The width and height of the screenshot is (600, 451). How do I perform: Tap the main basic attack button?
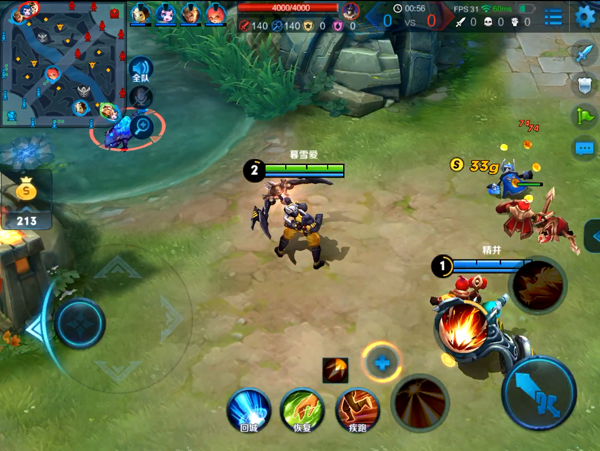pyautogui.click(x=538, y=392)
